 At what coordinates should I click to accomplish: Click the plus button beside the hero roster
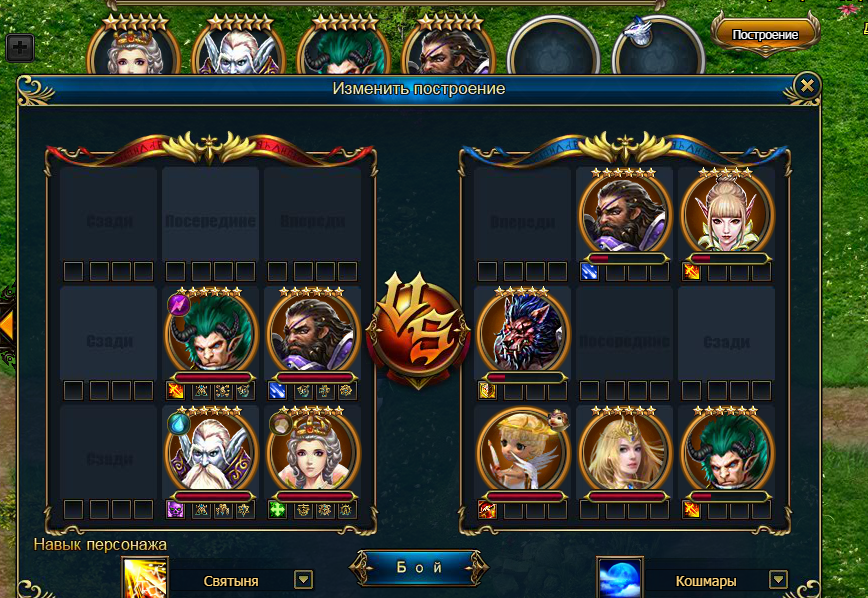tap(20, 47)
